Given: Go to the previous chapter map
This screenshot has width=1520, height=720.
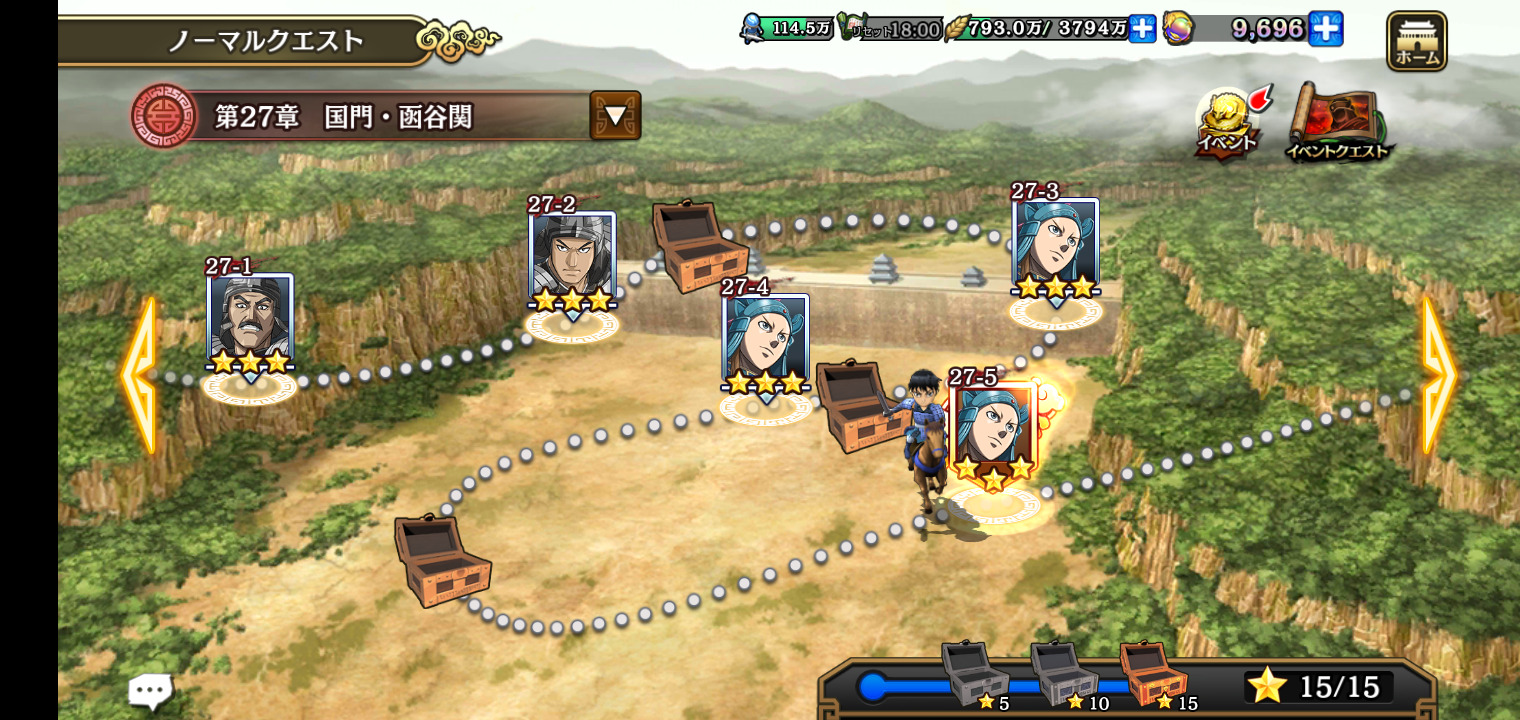Looking at the screenshot, I should (138, 375).
